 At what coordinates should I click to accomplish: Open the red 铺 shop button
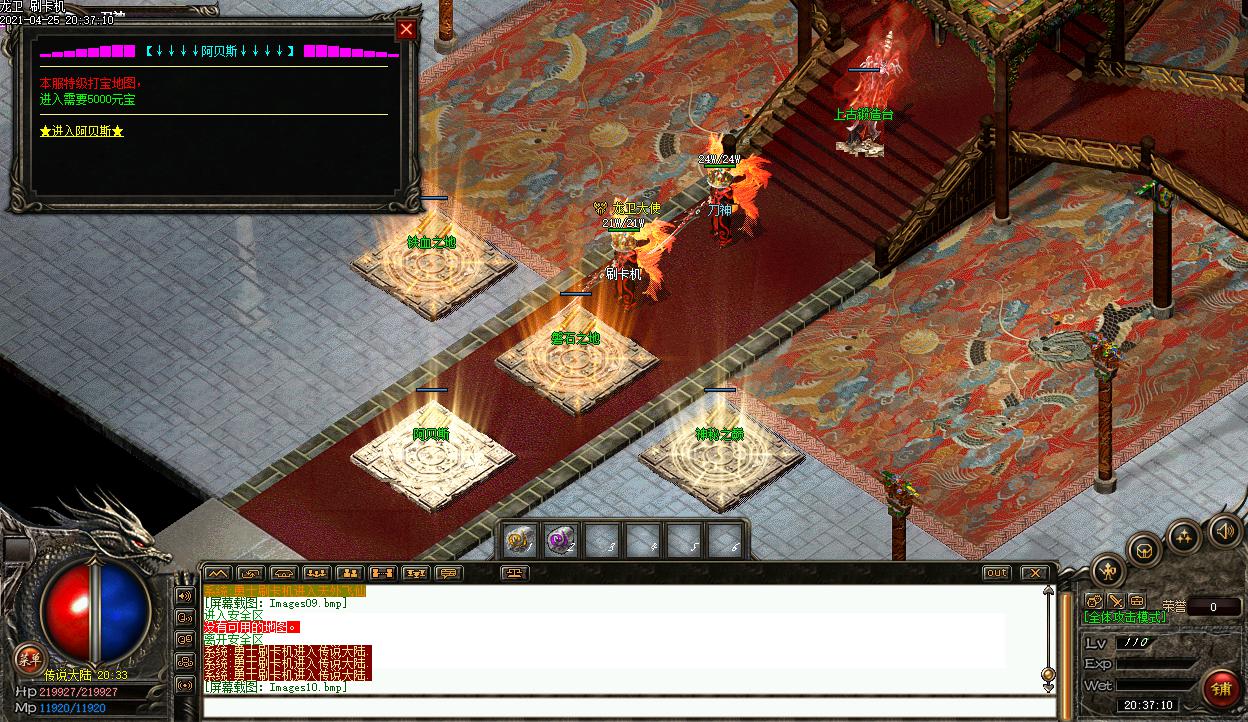pyautogui.click(x=1221, y=686)
